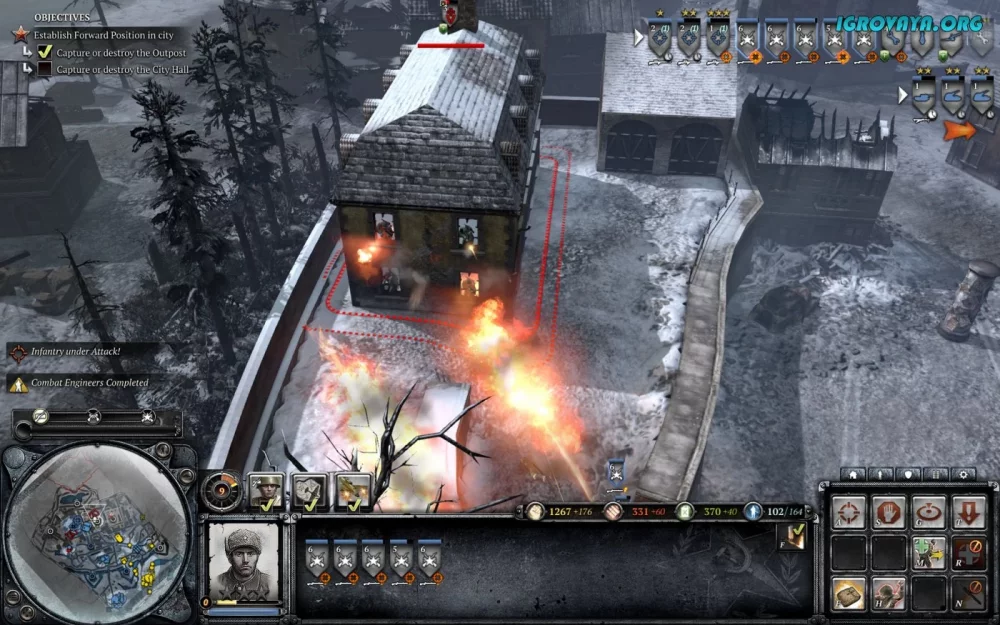1000x625 pixels.
Task: Open the gear settings tab
Action: point(963,474)
